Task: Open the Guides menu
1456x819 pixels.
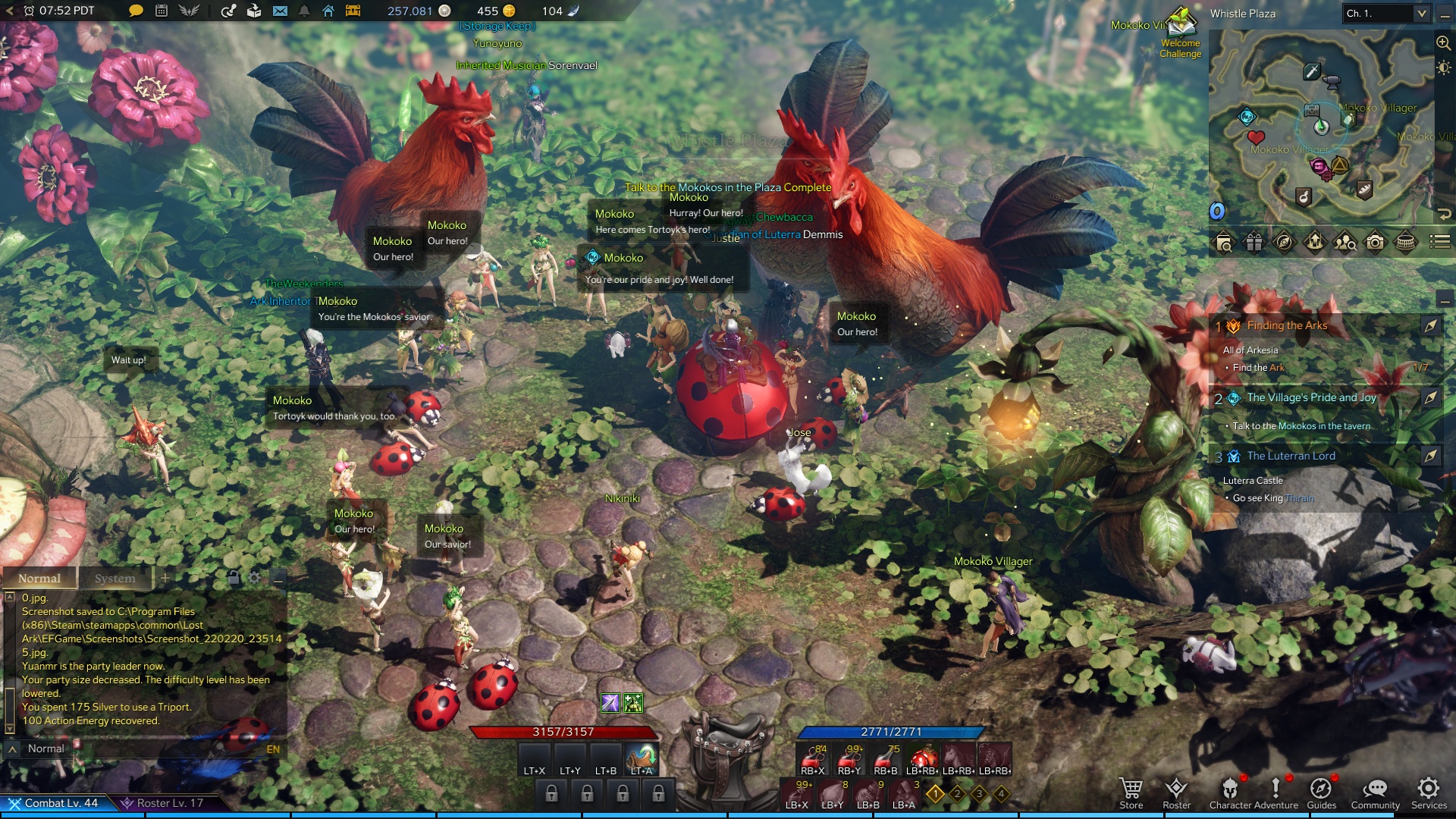Action: pos(1321,792)
